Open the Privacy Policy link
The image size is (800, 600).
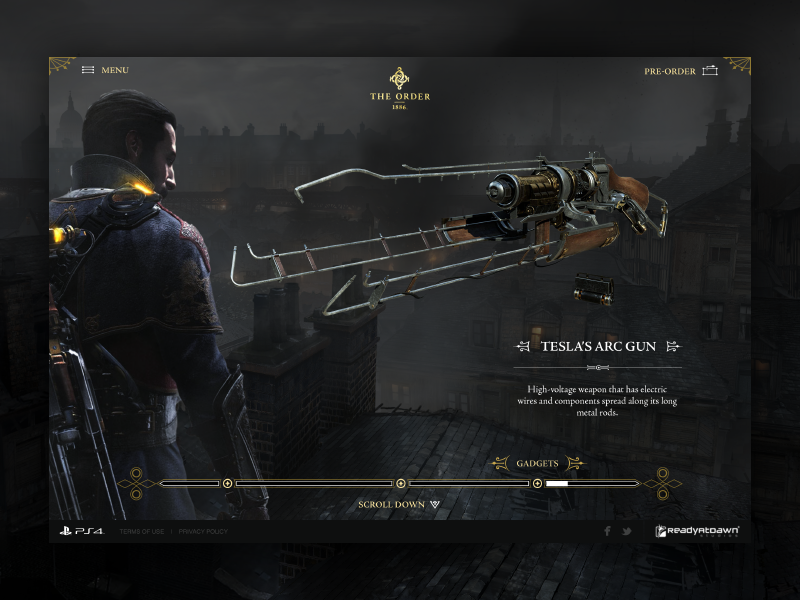[203, 531]
